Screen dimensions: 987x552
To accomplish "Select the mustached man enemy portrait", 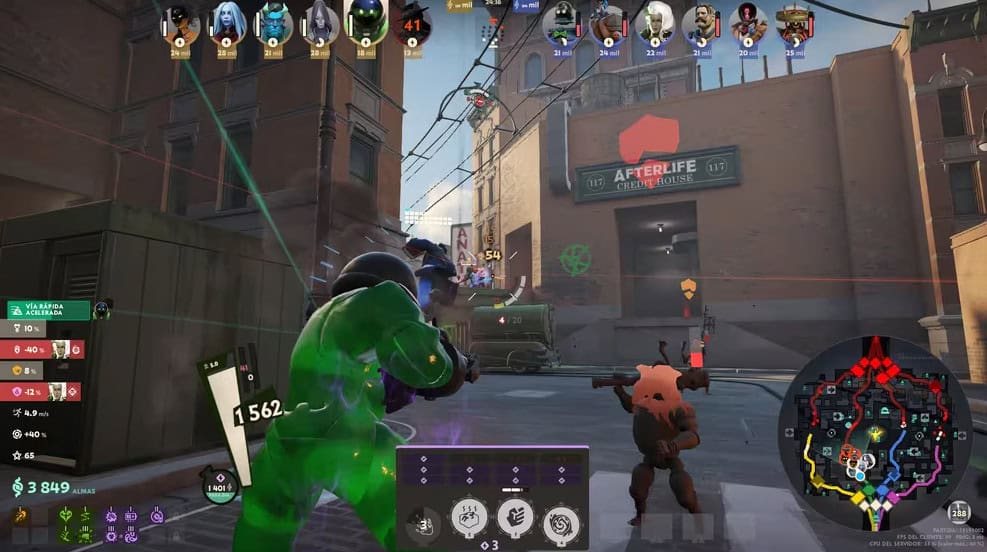I will pos(701,24).
